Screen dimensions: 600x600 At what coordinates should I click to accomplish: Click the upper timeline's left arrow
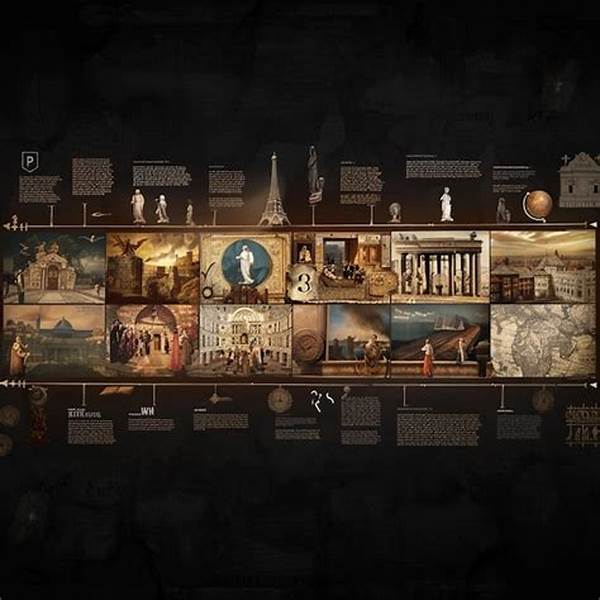[x=10, y=226]
